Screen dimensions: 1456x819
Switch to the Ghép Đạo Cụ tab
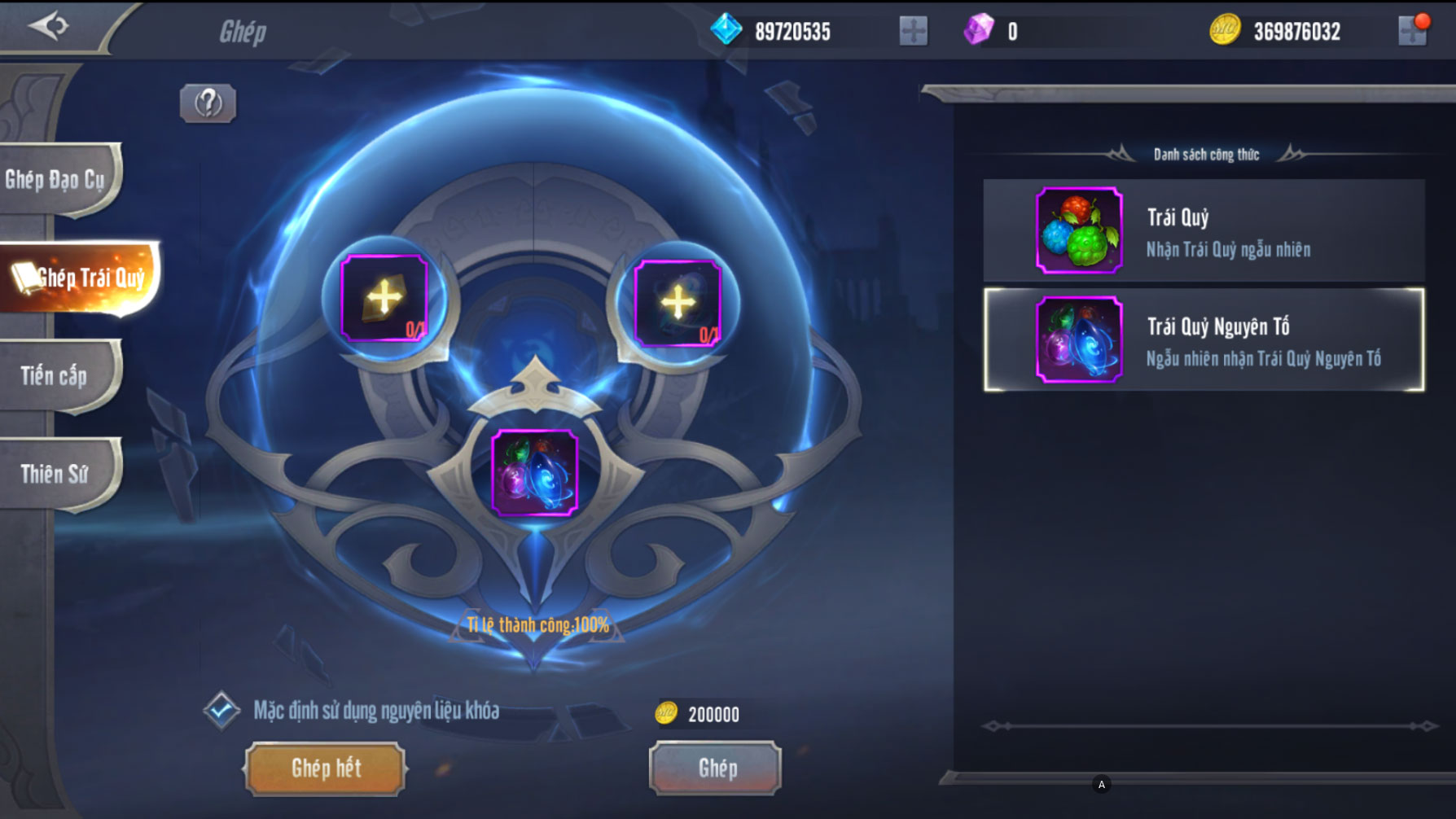[57, 180]
